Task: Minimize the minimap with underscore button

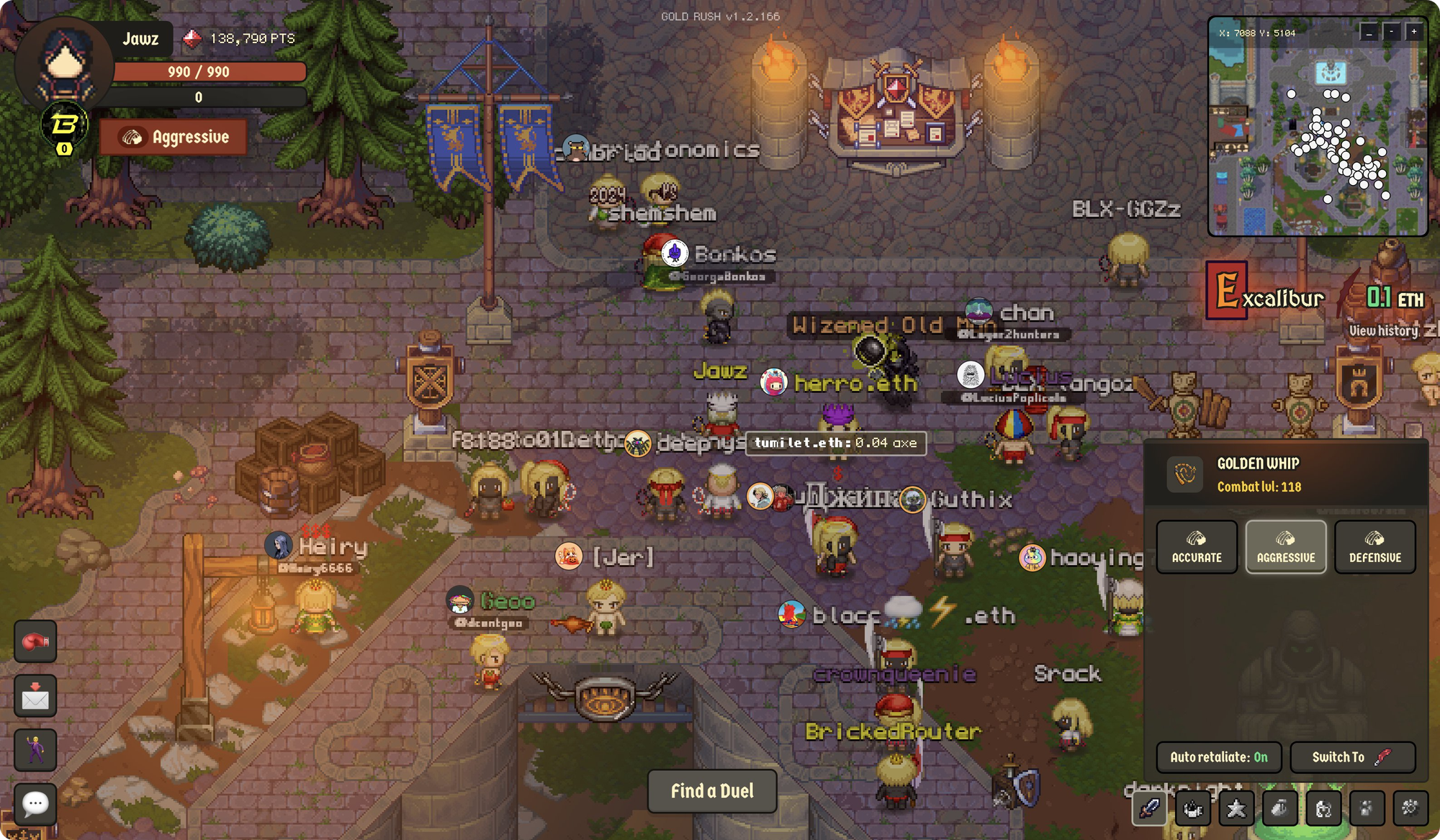Action: [1369, 32]
